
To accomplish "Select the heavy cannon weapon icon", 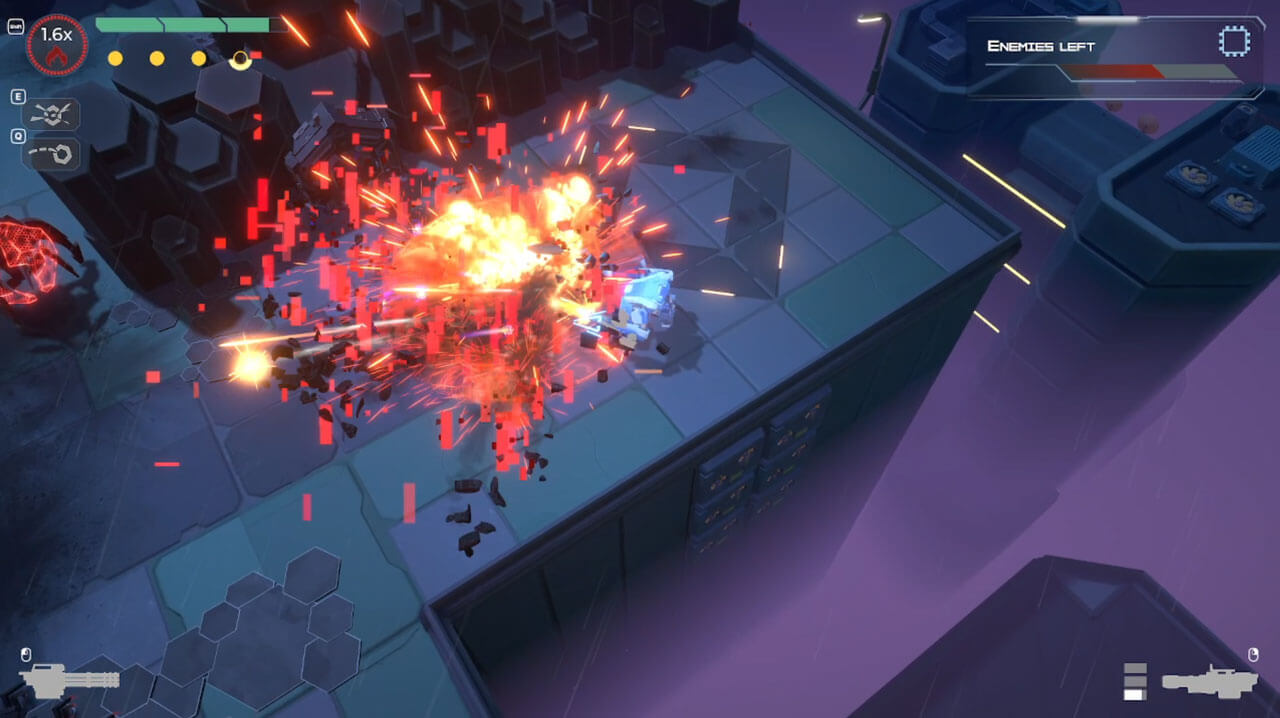I will tap(1208, 681).
